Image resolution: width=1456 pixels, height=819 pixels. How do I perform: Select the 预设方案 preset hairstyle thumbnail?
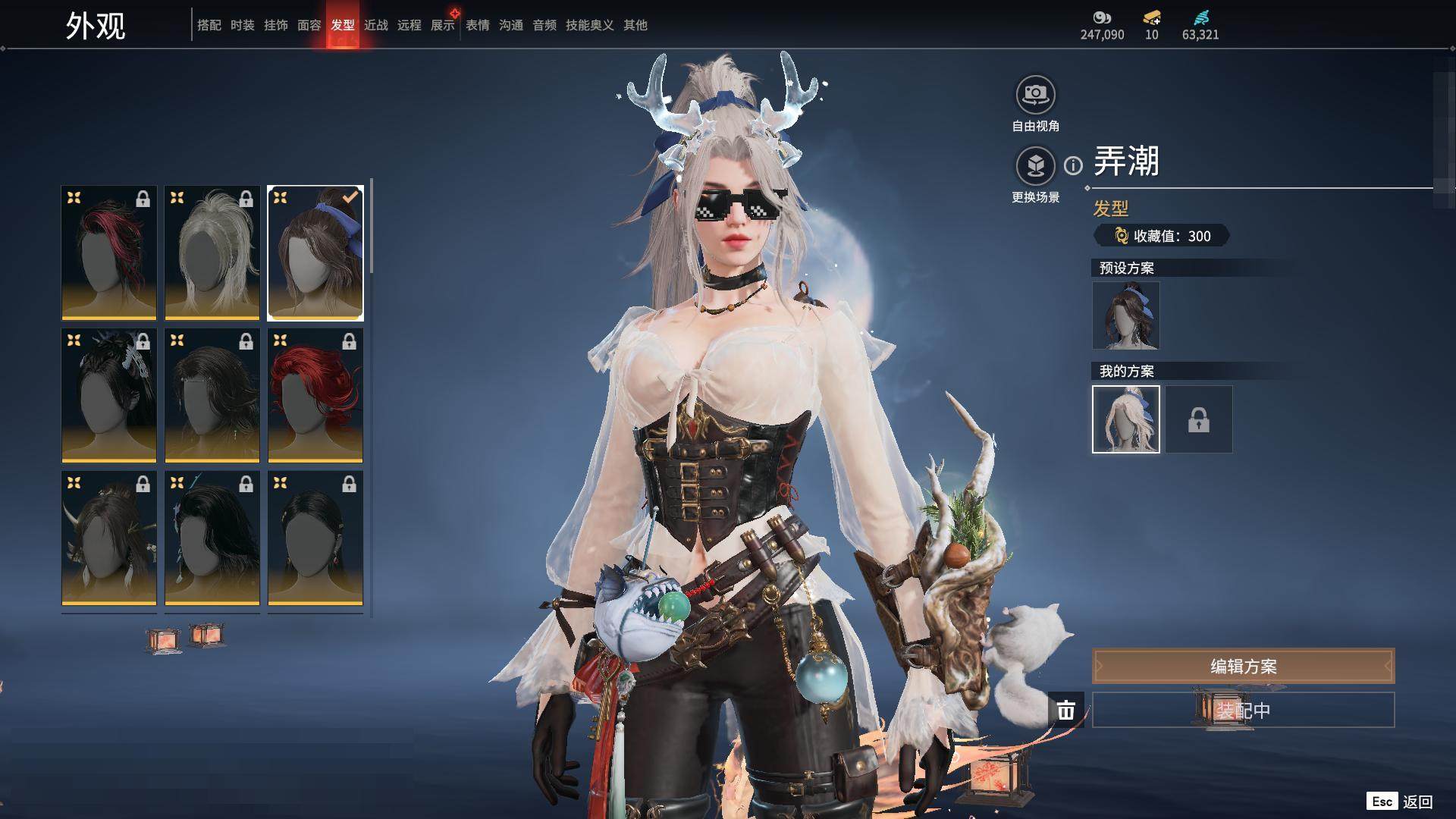1125,315
